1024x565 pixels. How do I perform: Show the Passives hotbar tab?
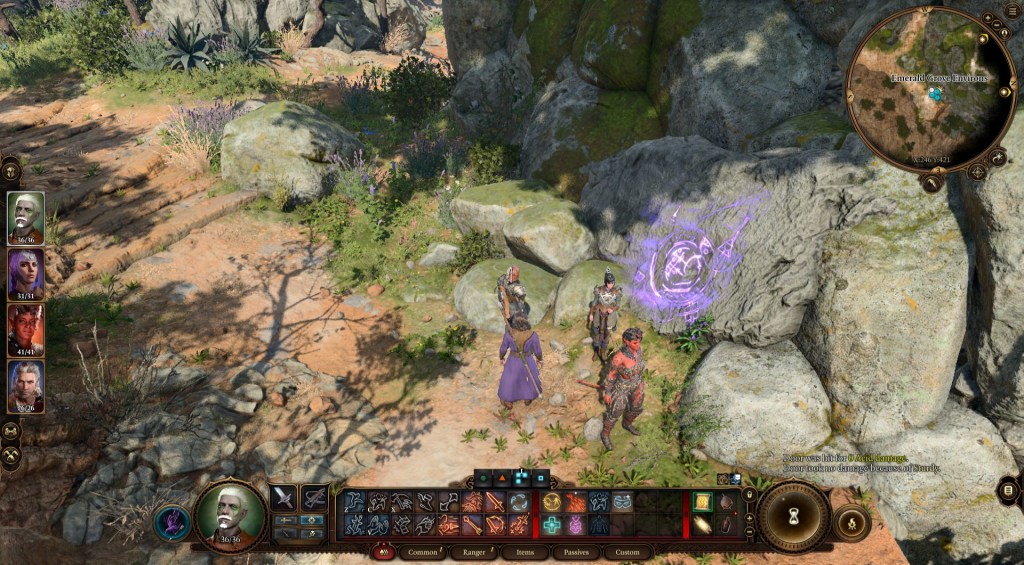click(x=576, y=552)
